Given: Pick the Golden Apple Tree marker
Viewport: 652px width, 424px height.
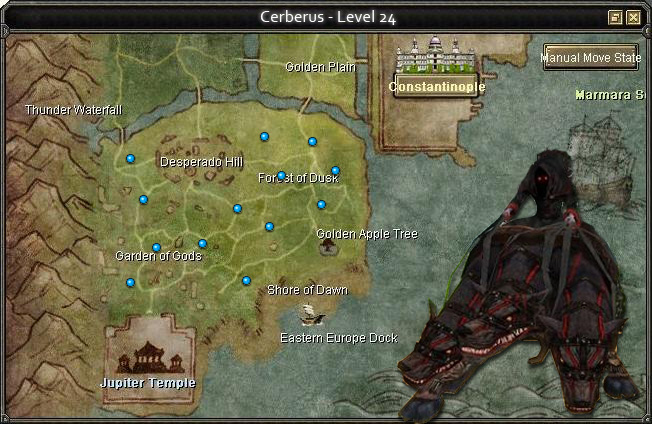Looking at the screenshot, I should pyautogui.click(x=328, y=246).
